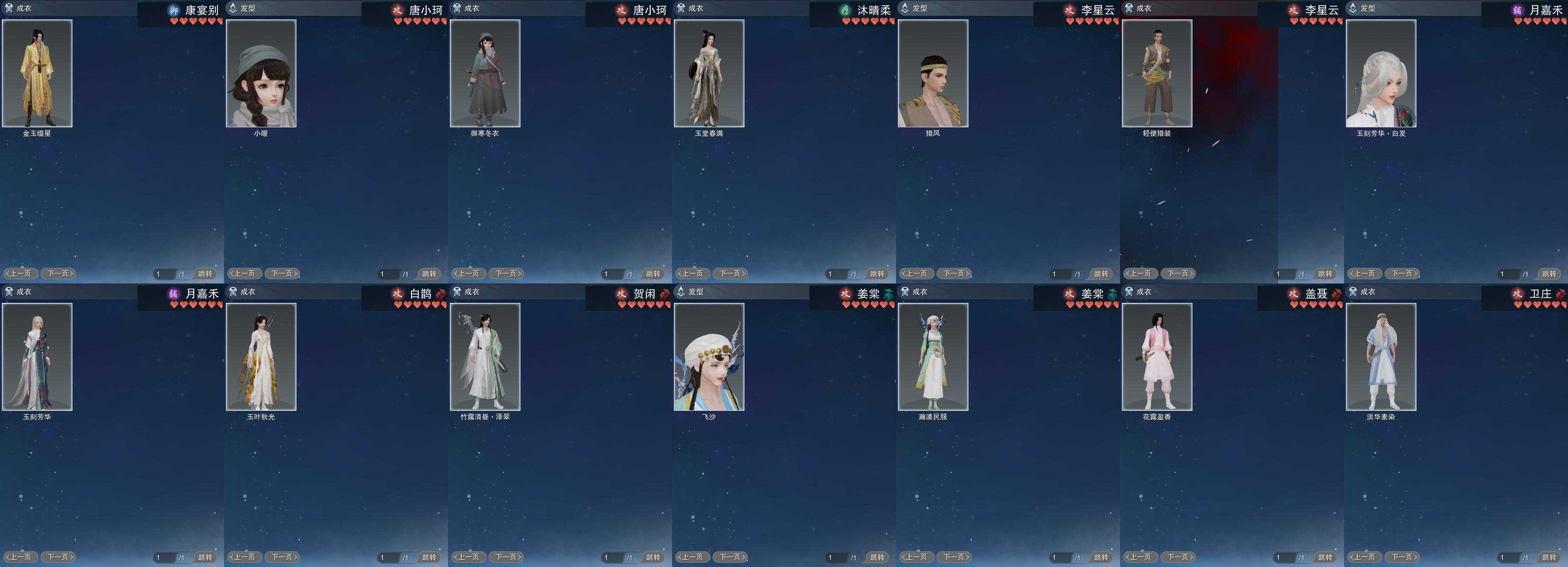Image resolution: width=1568 pixels, height=567 pixels.
Task: Go to next page in 康宴别's panel
Action: point(58,274)
